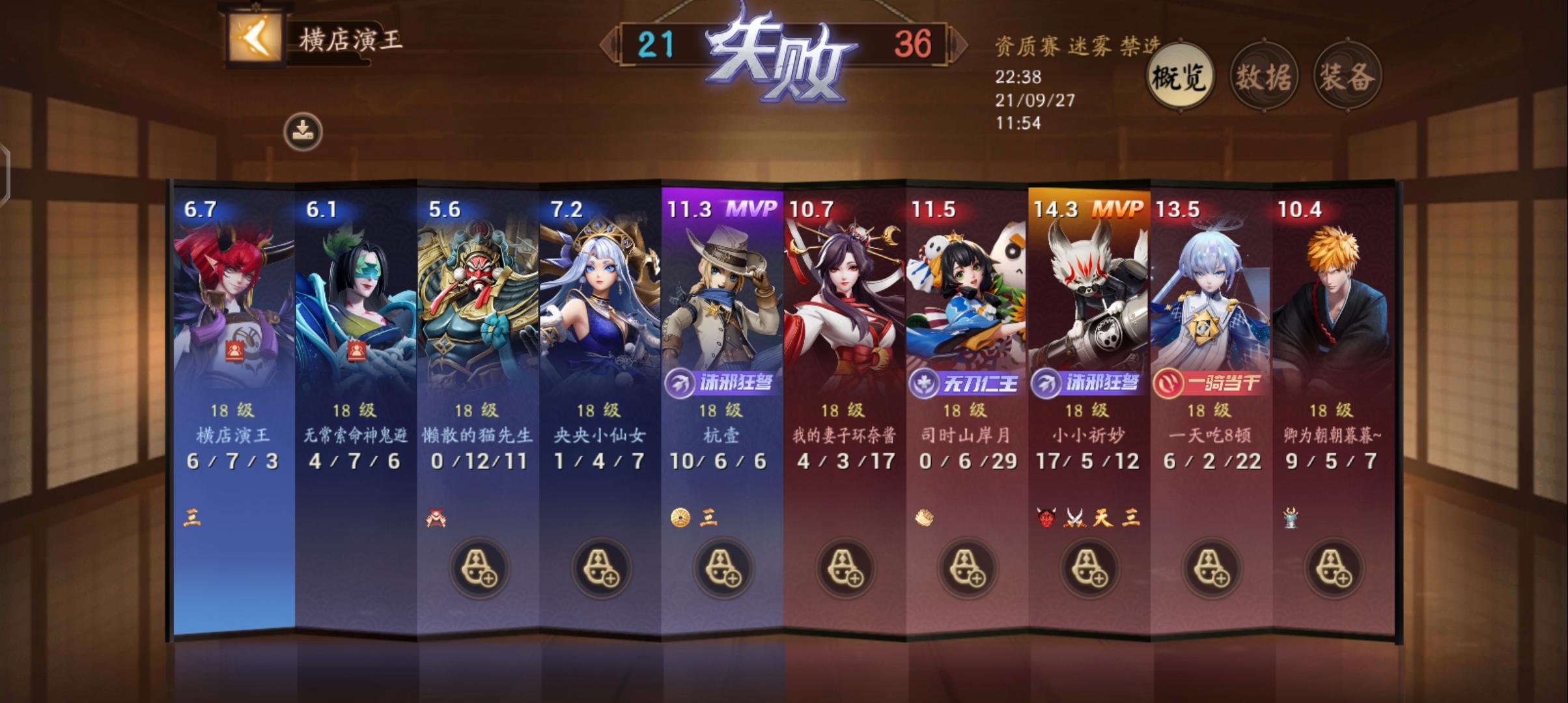Click the gold coin medal icon under 杭壹
The height and width of the screenshot is (703, 1568).
click(x=680, y=518)
